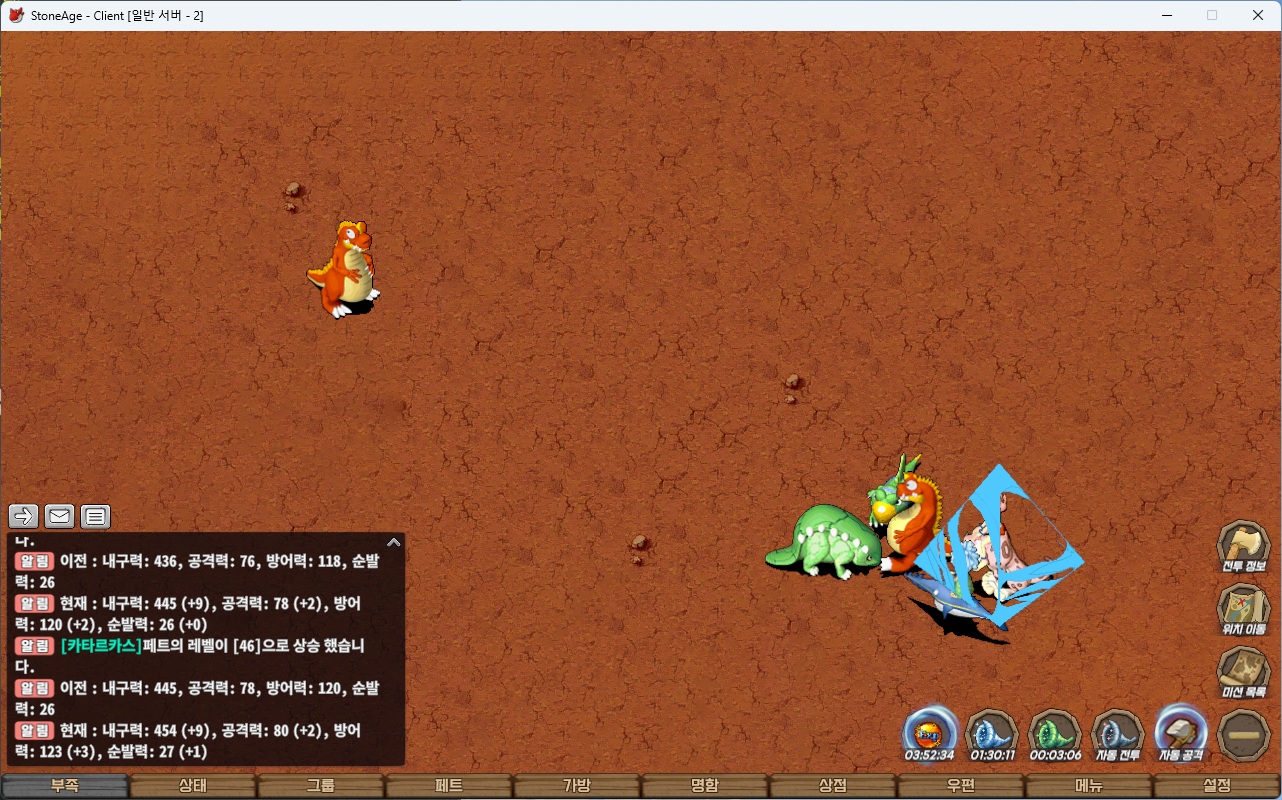Image resolution: width=1282 pixels, height=800 pixels.
Task: Toggle 자동 공격 auto attack hammer icon
Action: (x=1181, y=735)
